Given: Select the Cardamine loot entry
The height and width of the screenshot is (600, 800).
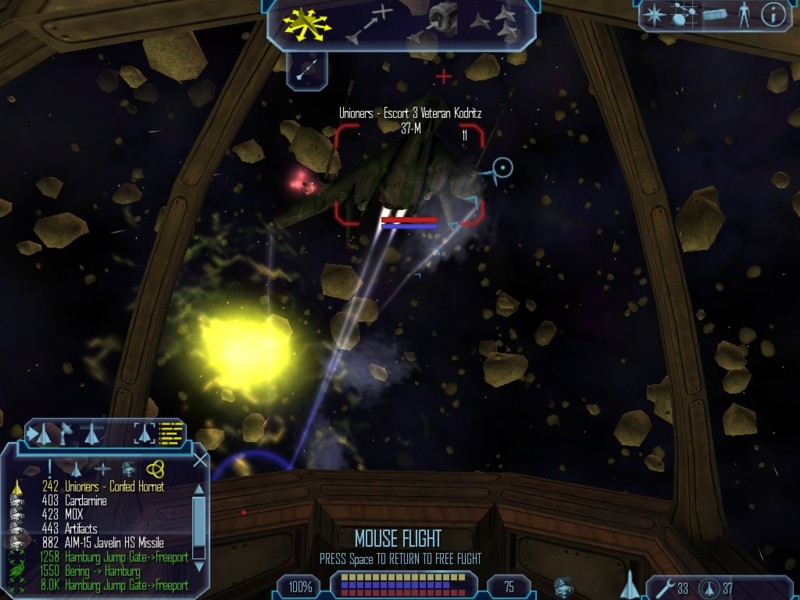Looking at the screenshot, I should pyautogui.click(x=91, y=500).
